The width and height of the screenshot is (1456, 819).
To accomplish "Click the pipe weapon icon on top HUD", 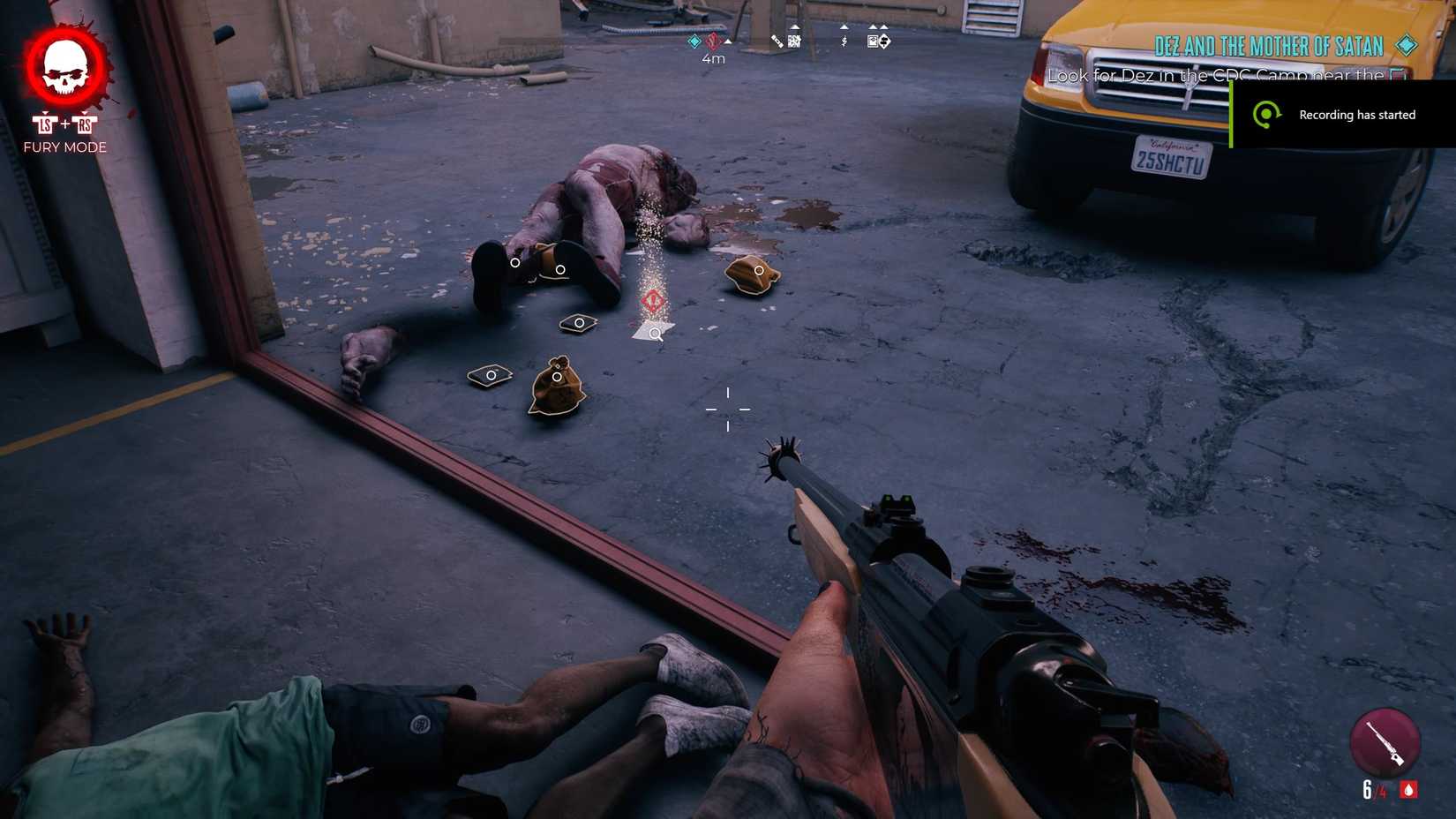I will coord(775,40).
